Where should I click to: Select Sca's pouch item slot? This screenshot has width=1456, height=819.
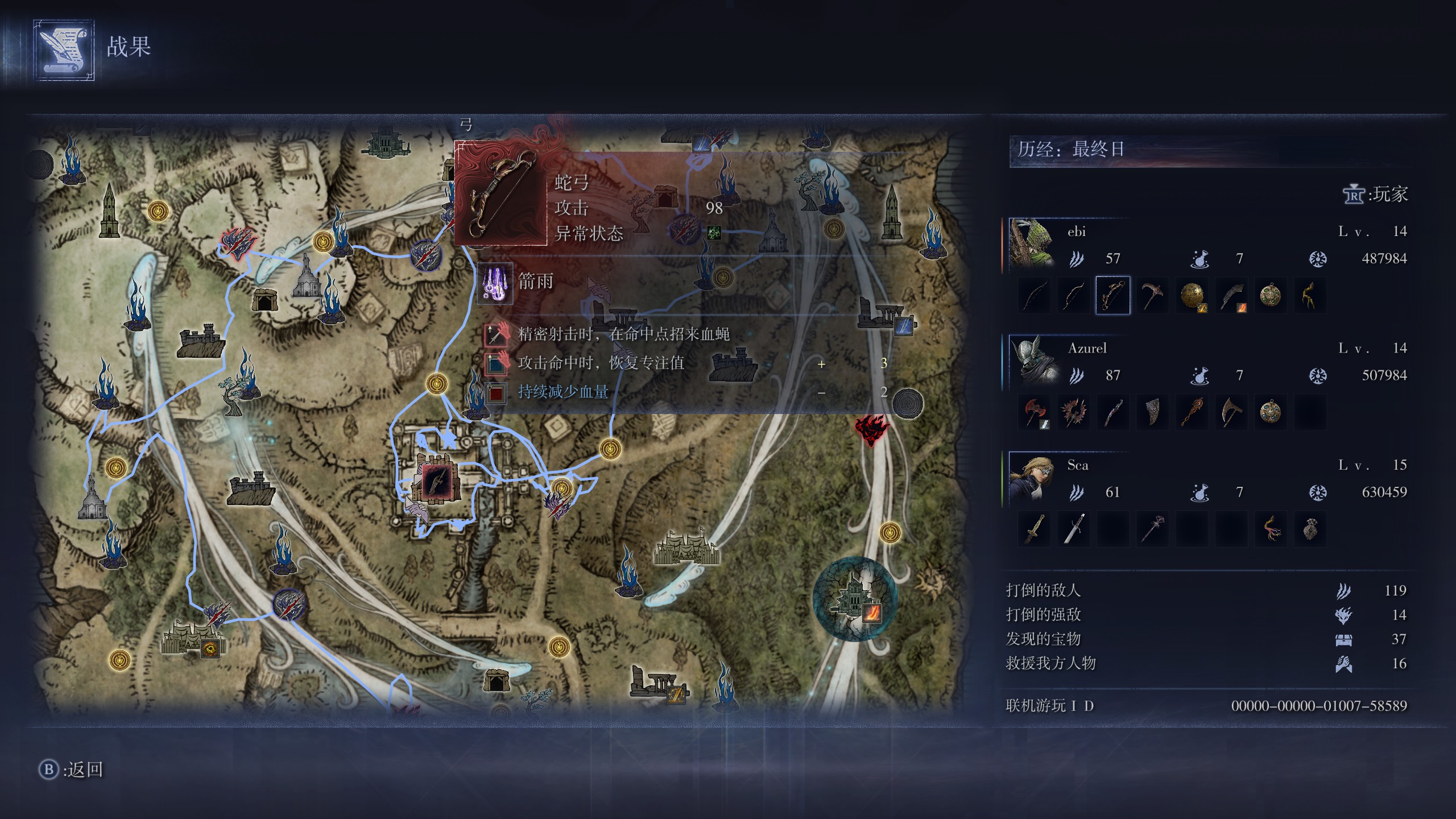tap(1310, 530)
